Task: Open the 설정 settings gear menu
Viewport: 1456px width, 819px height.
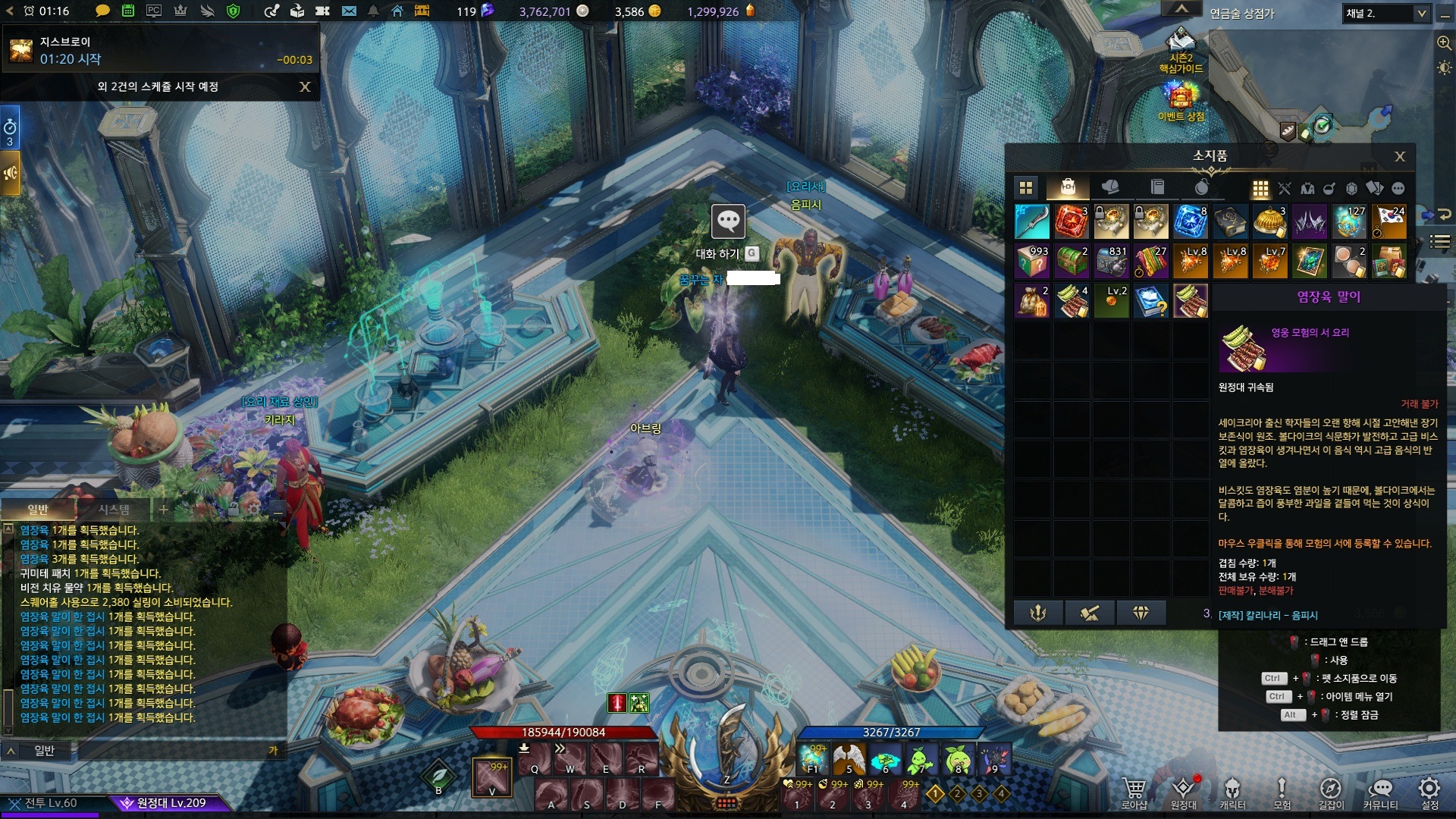Action: tap(1429, 792)
